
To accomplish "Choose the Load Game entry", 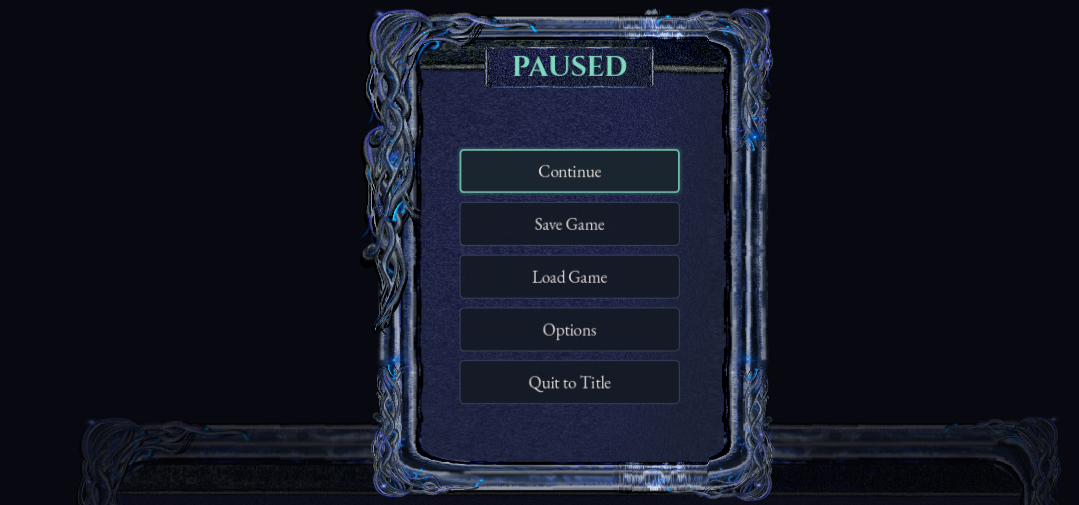I will 569,277.
